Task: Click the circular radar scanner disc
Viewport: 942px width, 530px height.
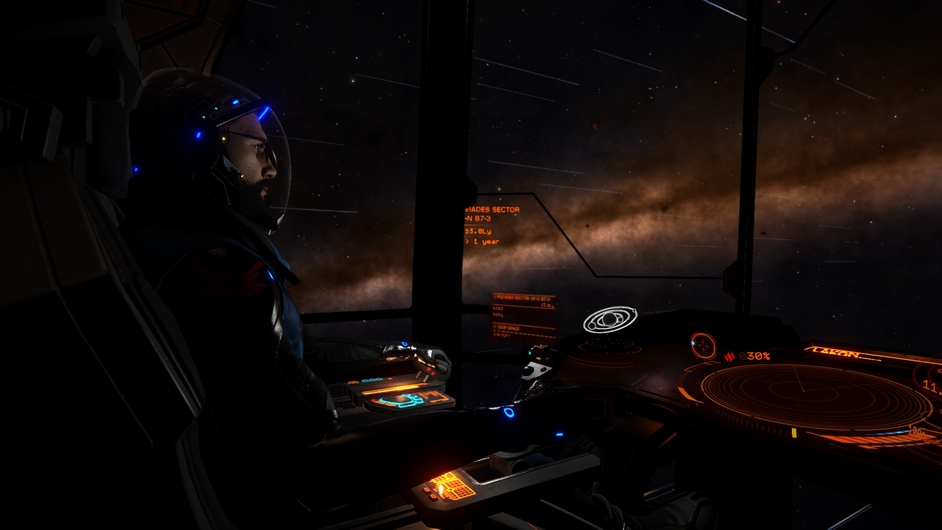Action: pos(815,398)
